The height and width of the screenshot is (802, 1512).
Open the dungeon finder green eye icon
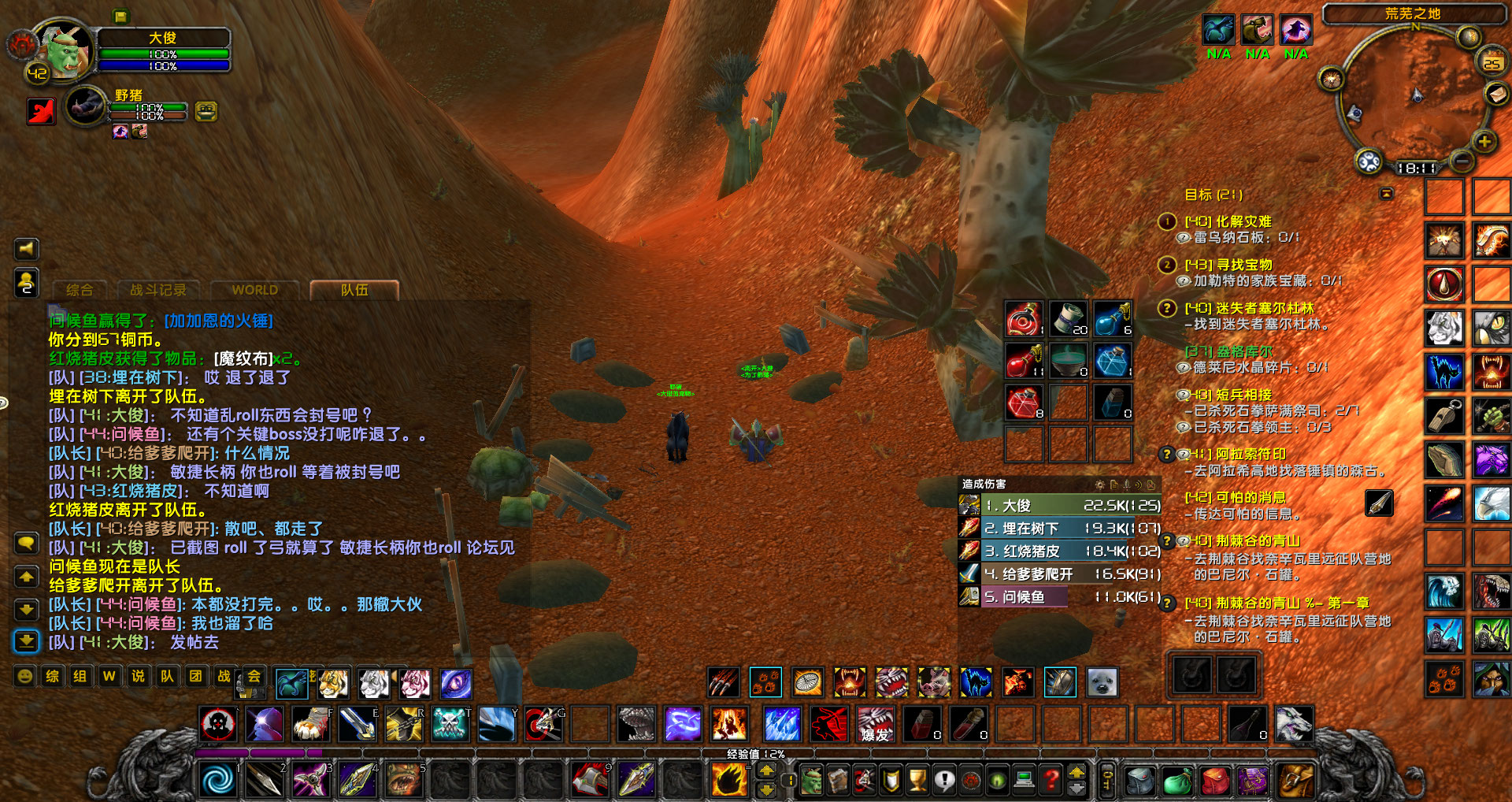point(997,781)
